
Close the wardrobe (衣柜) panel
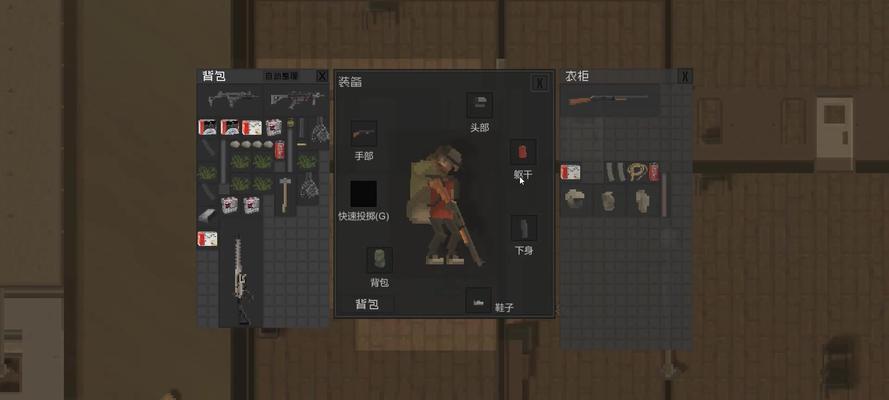[x=684, y=76]
